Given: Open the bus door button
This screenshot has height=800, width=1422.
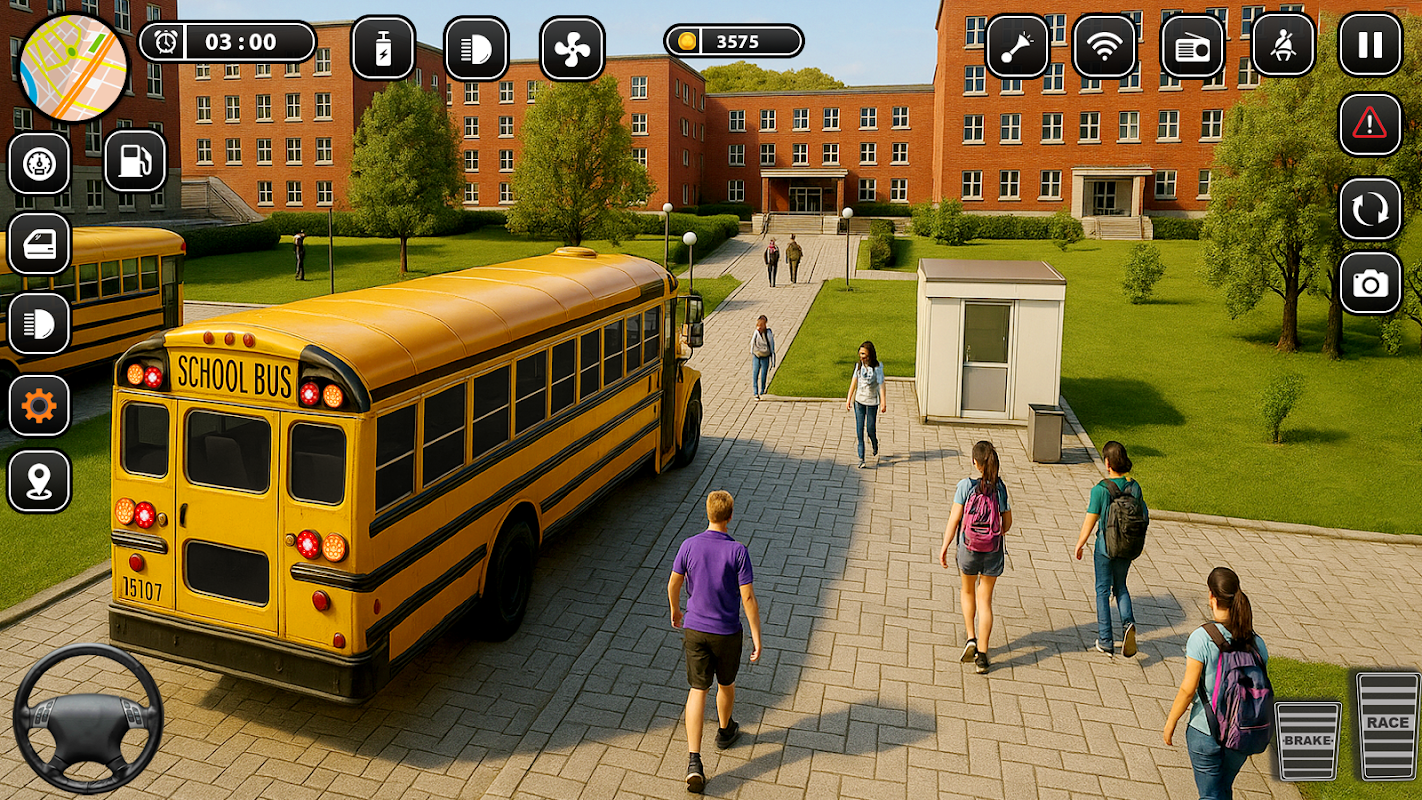Looking at the screenshot, I should point(39,244).
